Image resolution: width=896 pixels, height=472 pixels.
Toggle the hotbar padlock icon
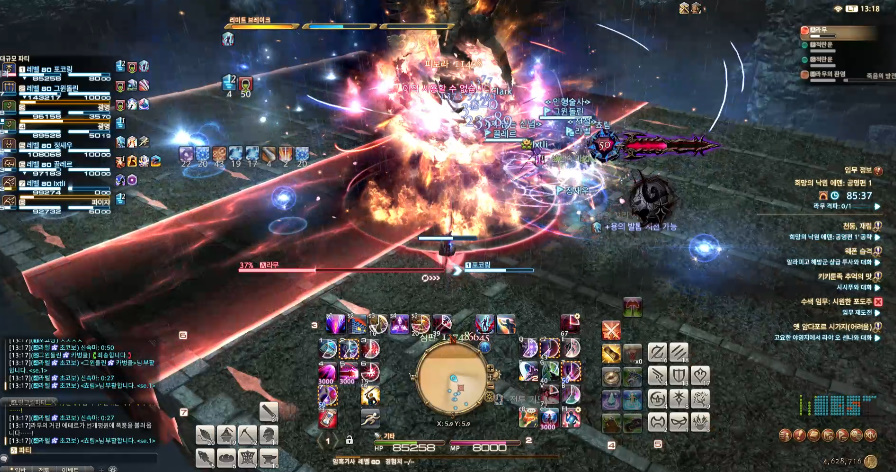tap(348, 439)
